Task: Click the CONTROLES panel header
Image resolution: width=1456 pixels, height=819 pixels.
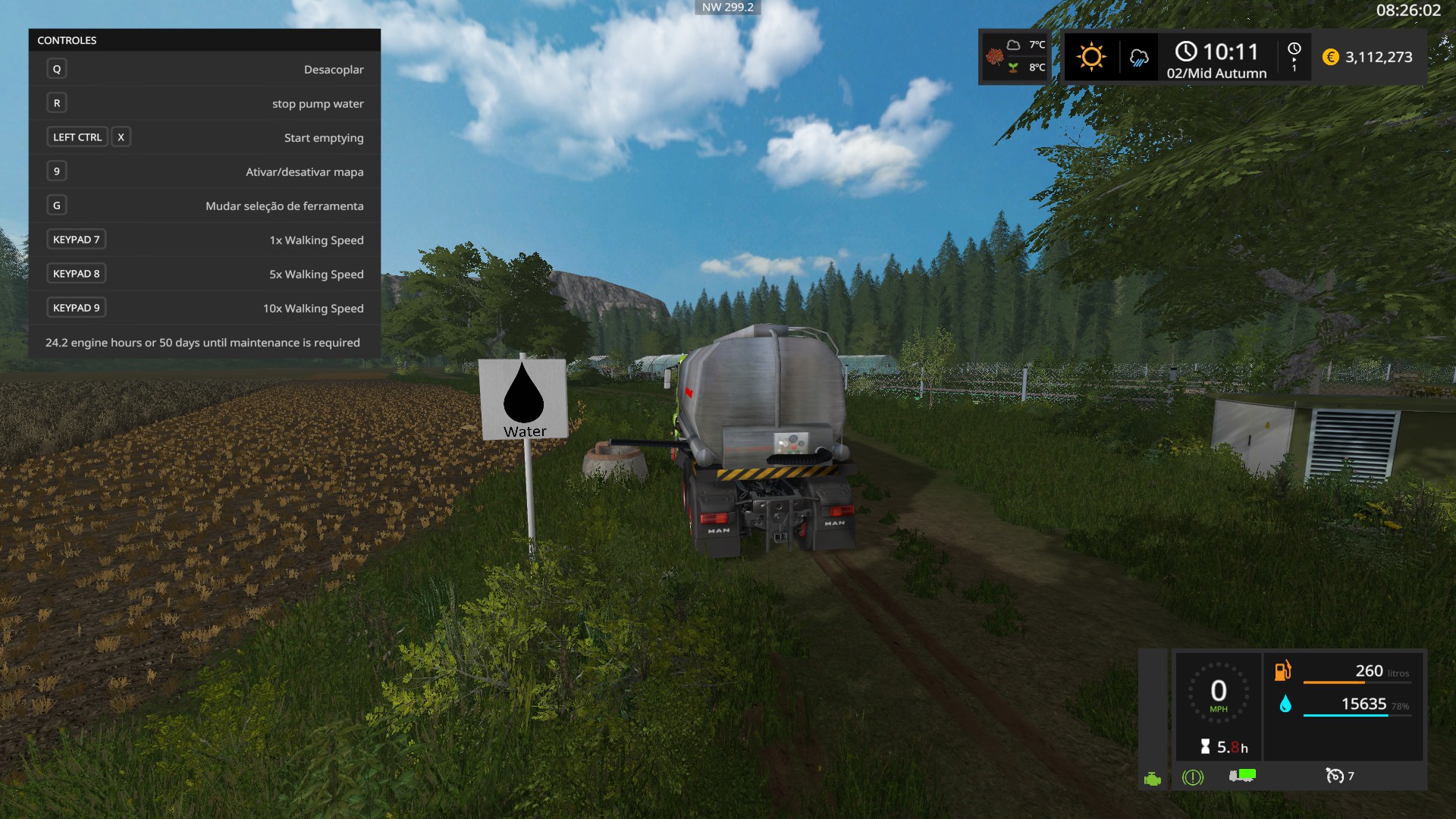Action: coord(205,40)
